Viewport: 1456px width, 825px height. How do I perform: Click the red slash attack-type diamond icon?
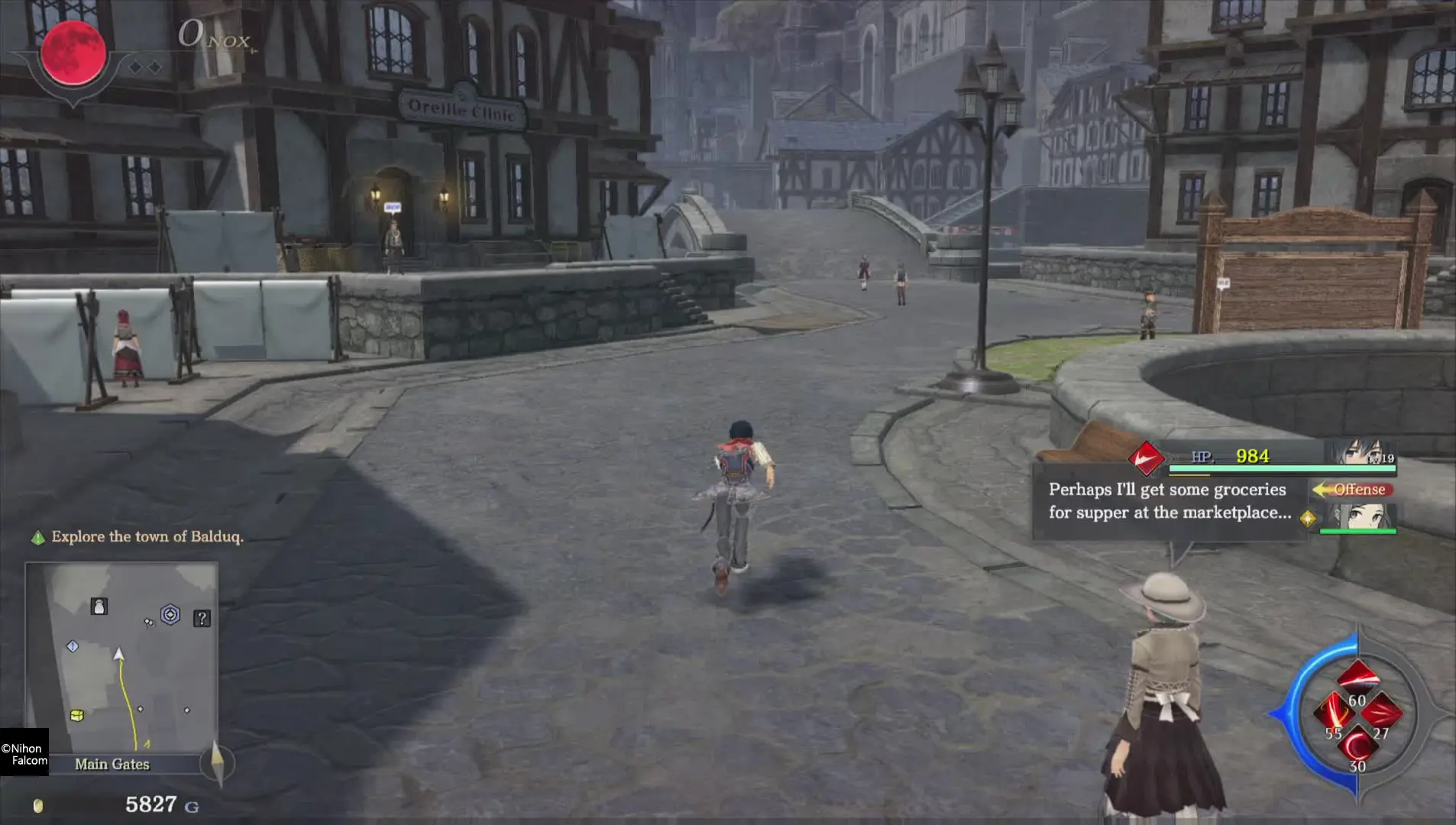tap(1146, 458)
